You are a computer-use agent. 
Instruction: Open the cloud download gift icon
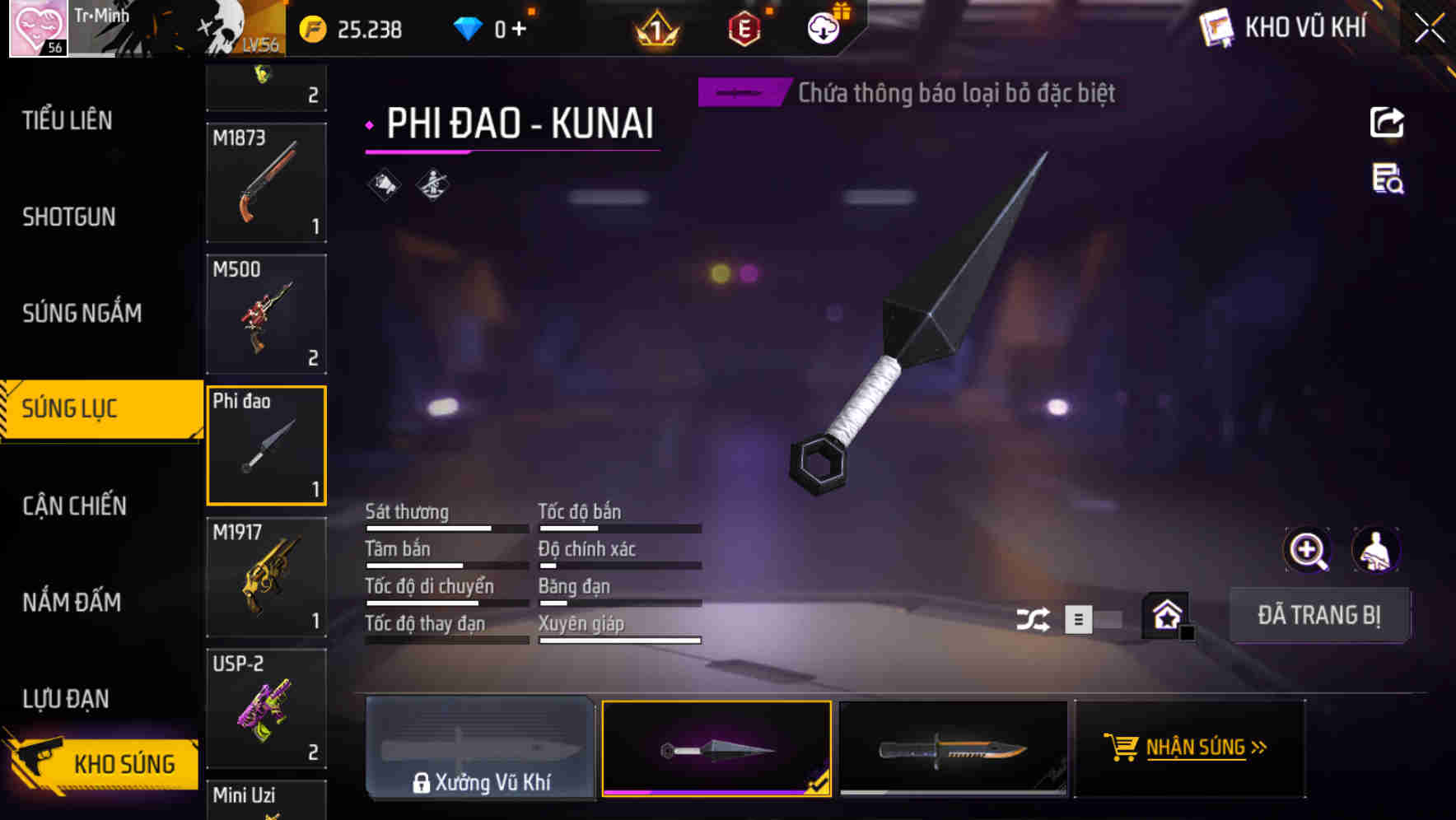coord(824,26)
